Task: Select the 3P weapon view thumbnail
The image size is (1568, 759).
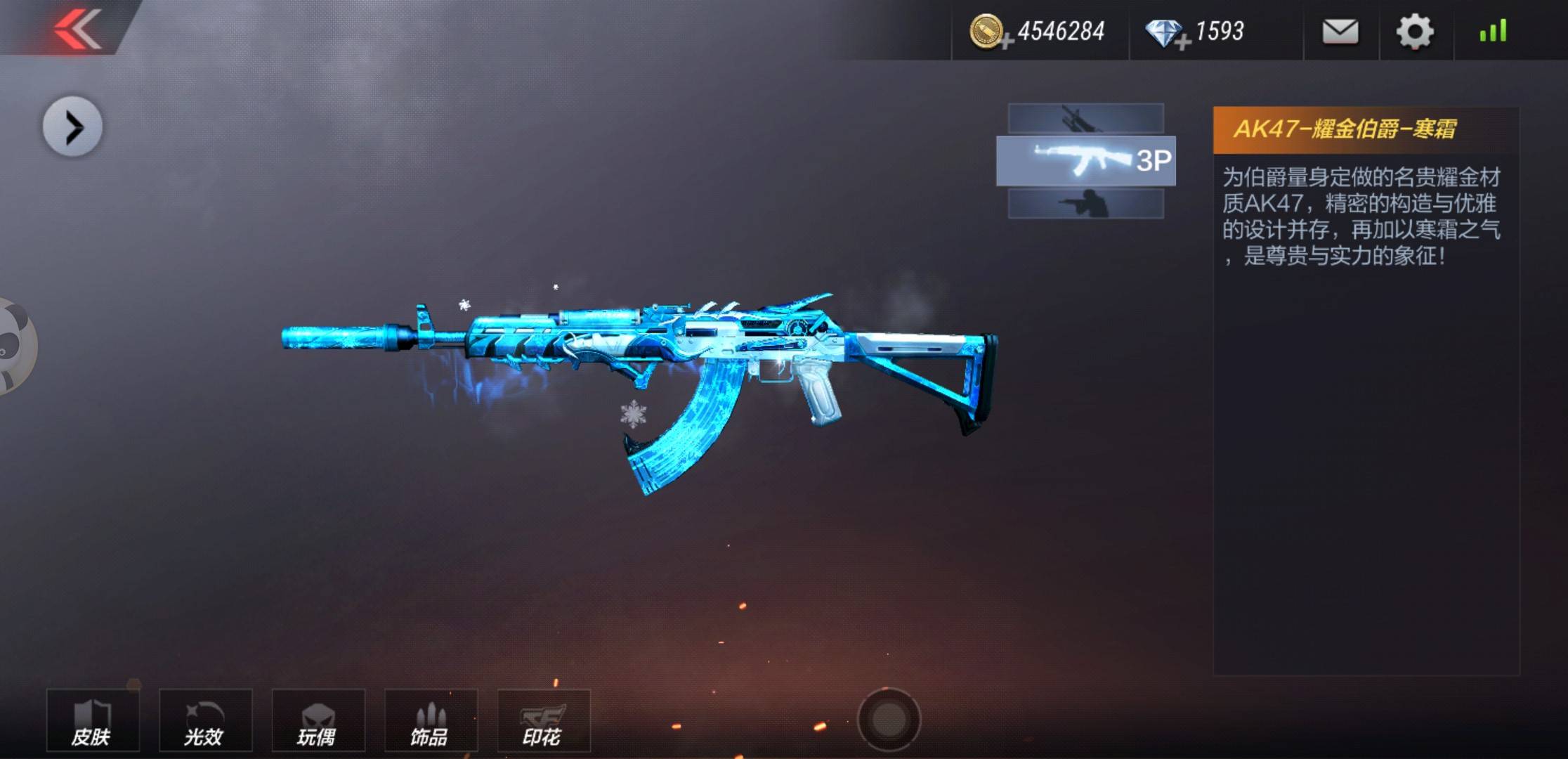Action: click(1085, 161)
